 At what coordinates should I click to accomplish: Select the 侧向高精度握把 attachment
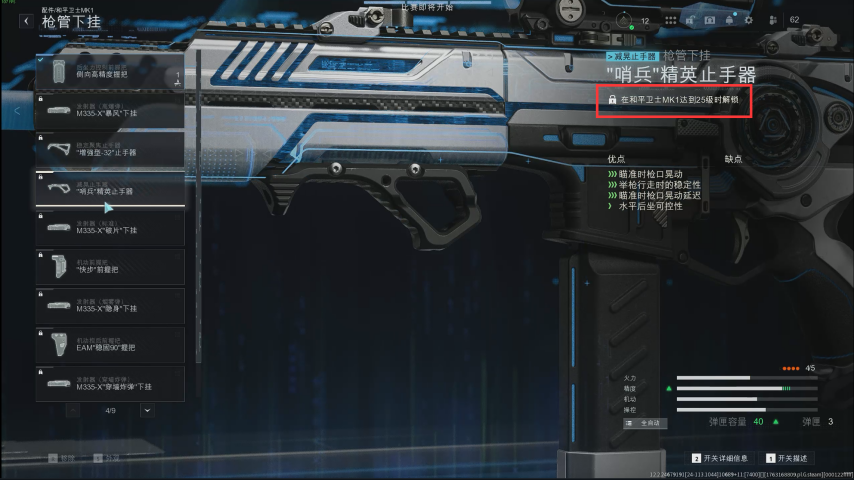click(110, 72)
